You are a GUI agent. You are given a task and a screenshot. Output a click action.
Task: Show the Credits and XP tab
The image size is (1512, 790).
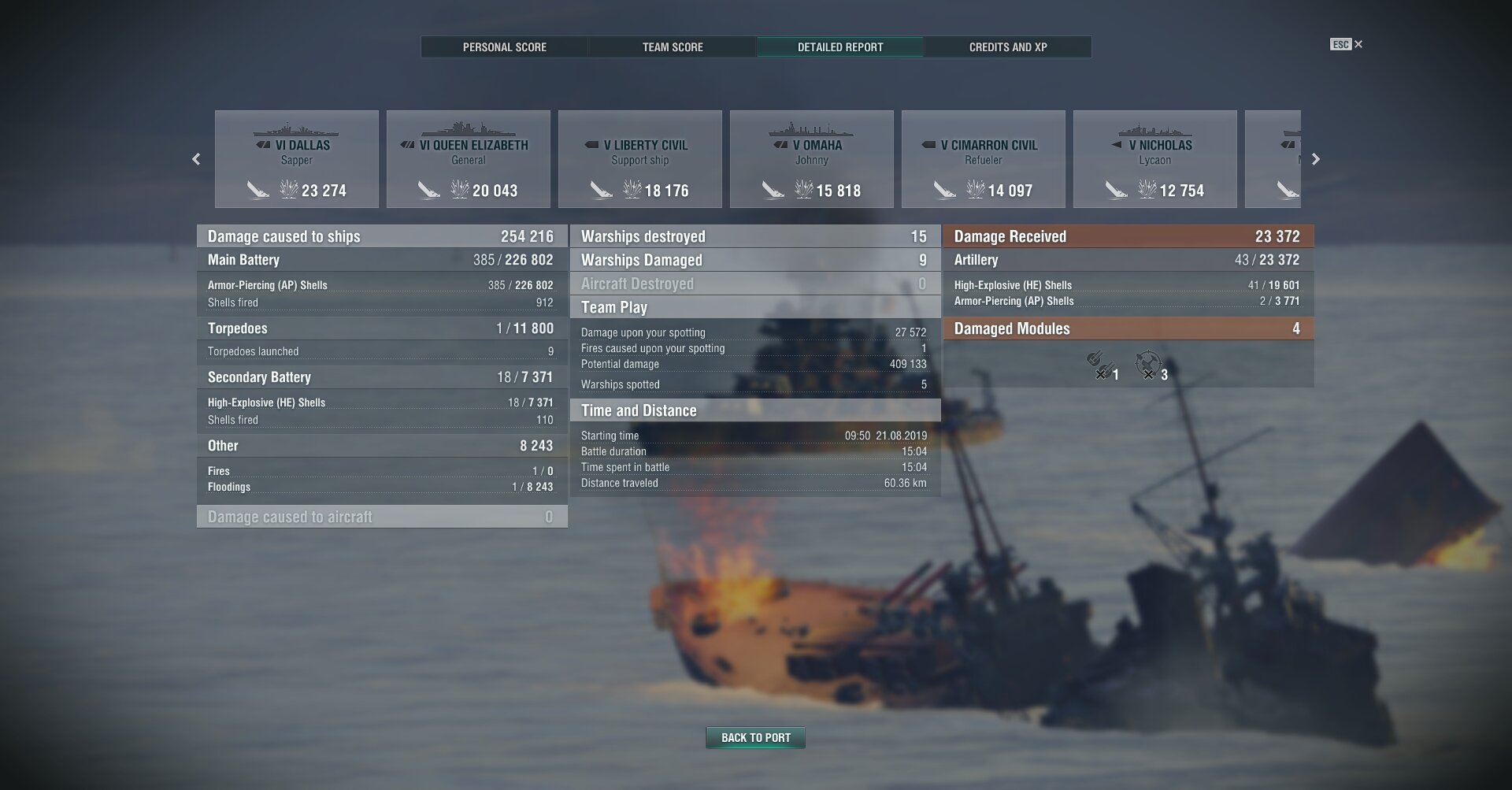(x=1008, y=47)
